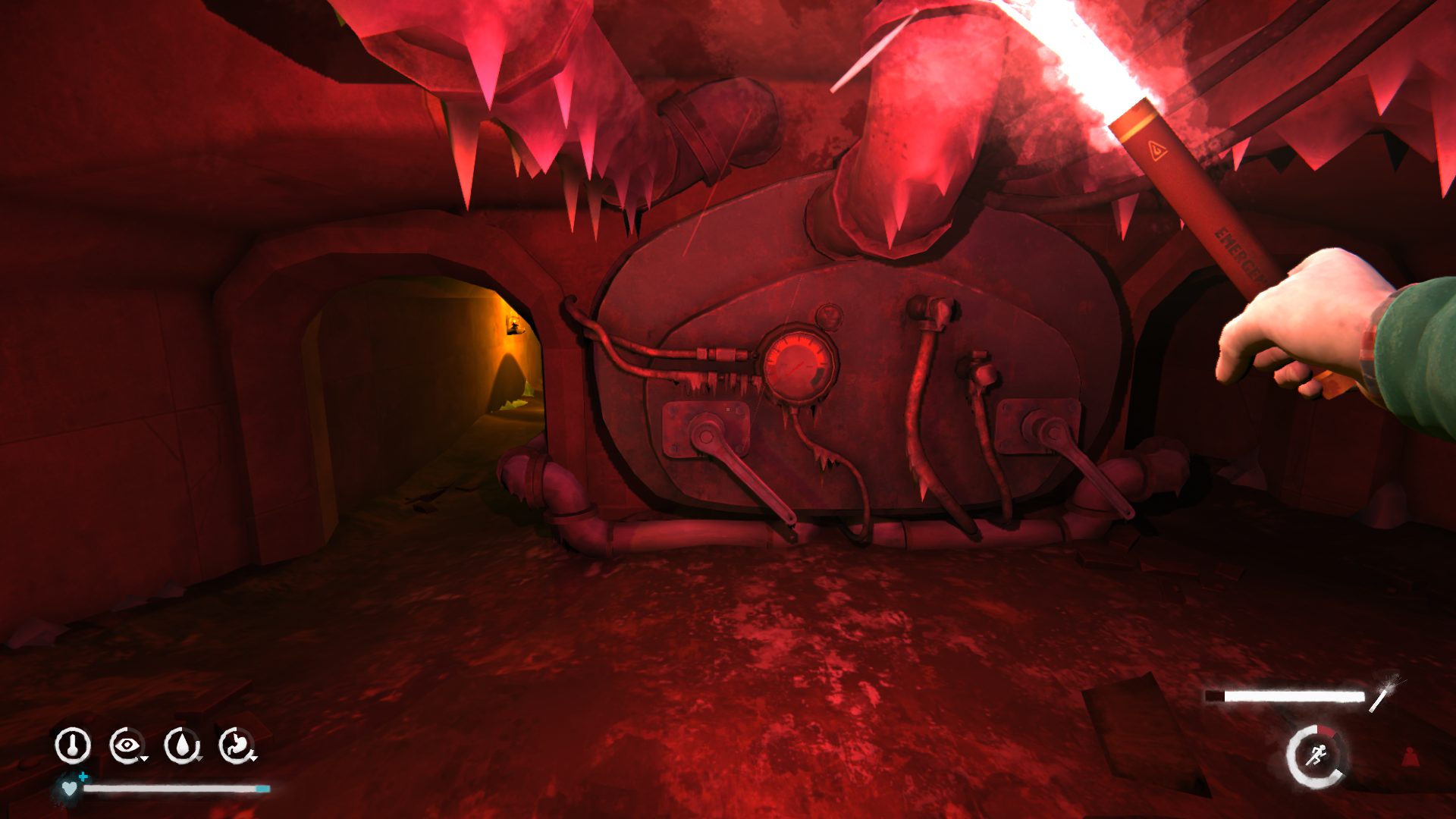The width and height of the screenshot is (1456, 819).
Task: Select the burning flare icon
Action: click(1385, 693)
